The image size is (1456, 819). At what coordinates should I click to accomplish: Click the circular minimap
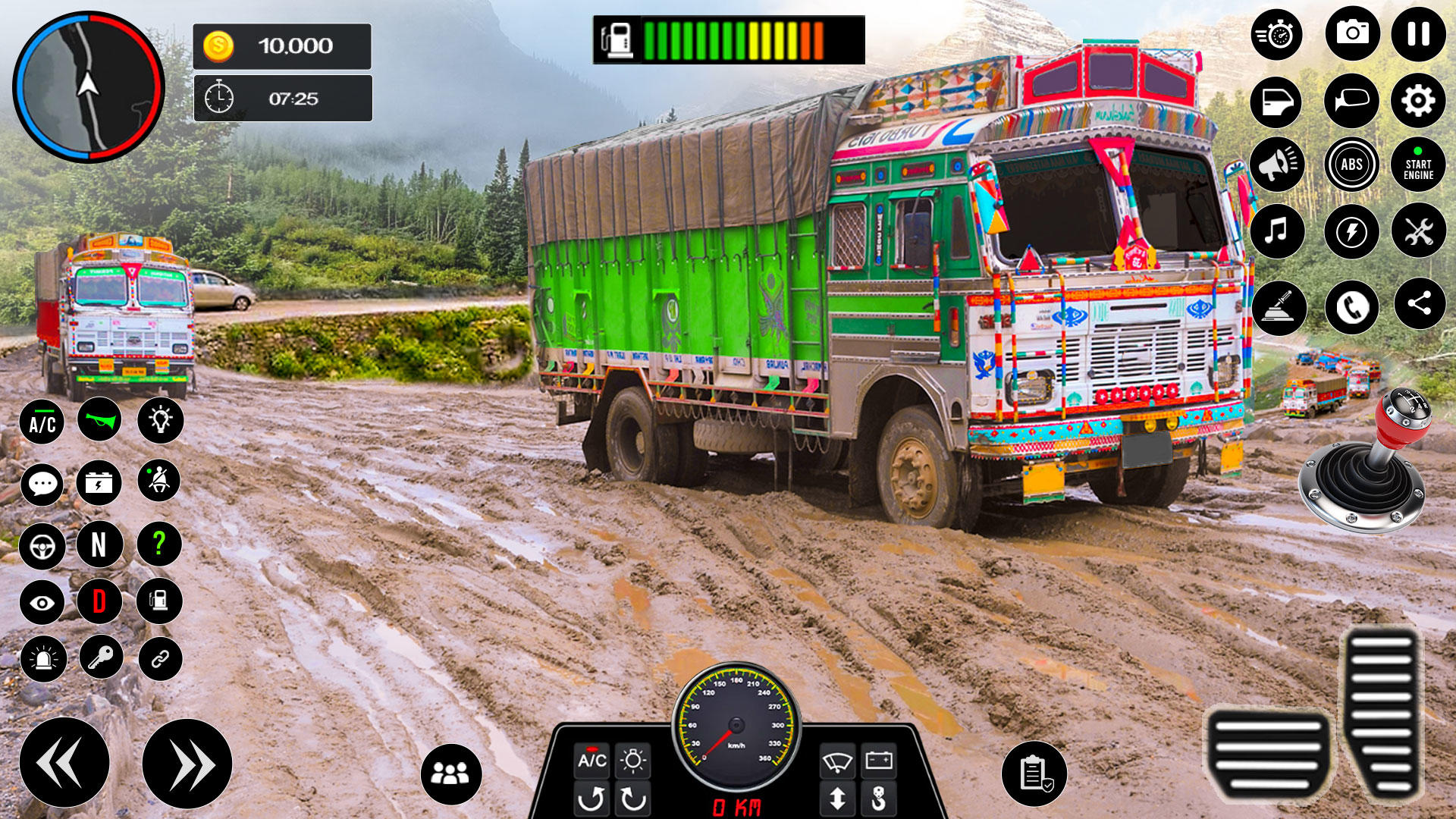click(x=89, y=87)
